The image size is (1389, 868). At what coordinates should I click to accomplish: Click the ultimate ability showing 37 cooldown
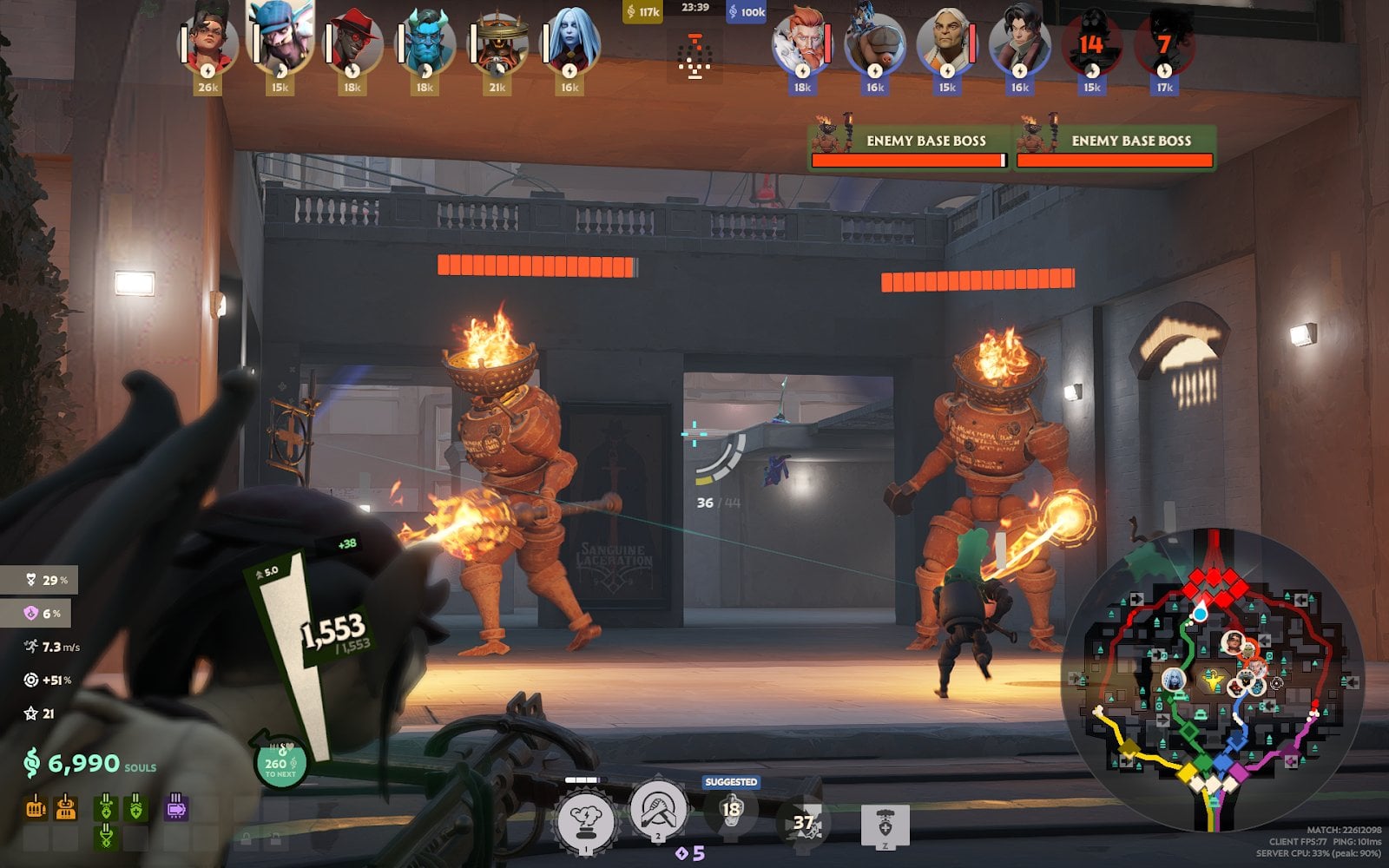803,822
